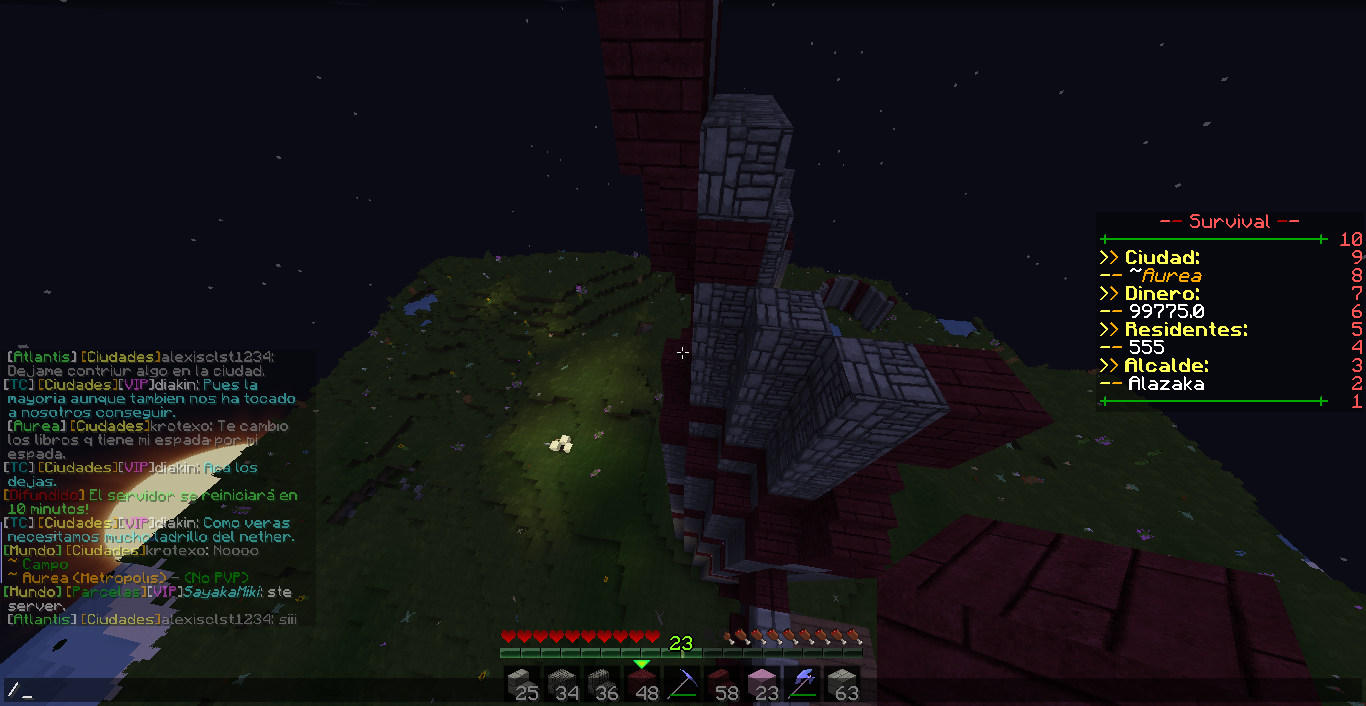The height and width of the screenshot is (706, 1366).
Task: Equip the diamond pickaxe from the hotbar
Action: pyautogui.click(x=682, y=683)
